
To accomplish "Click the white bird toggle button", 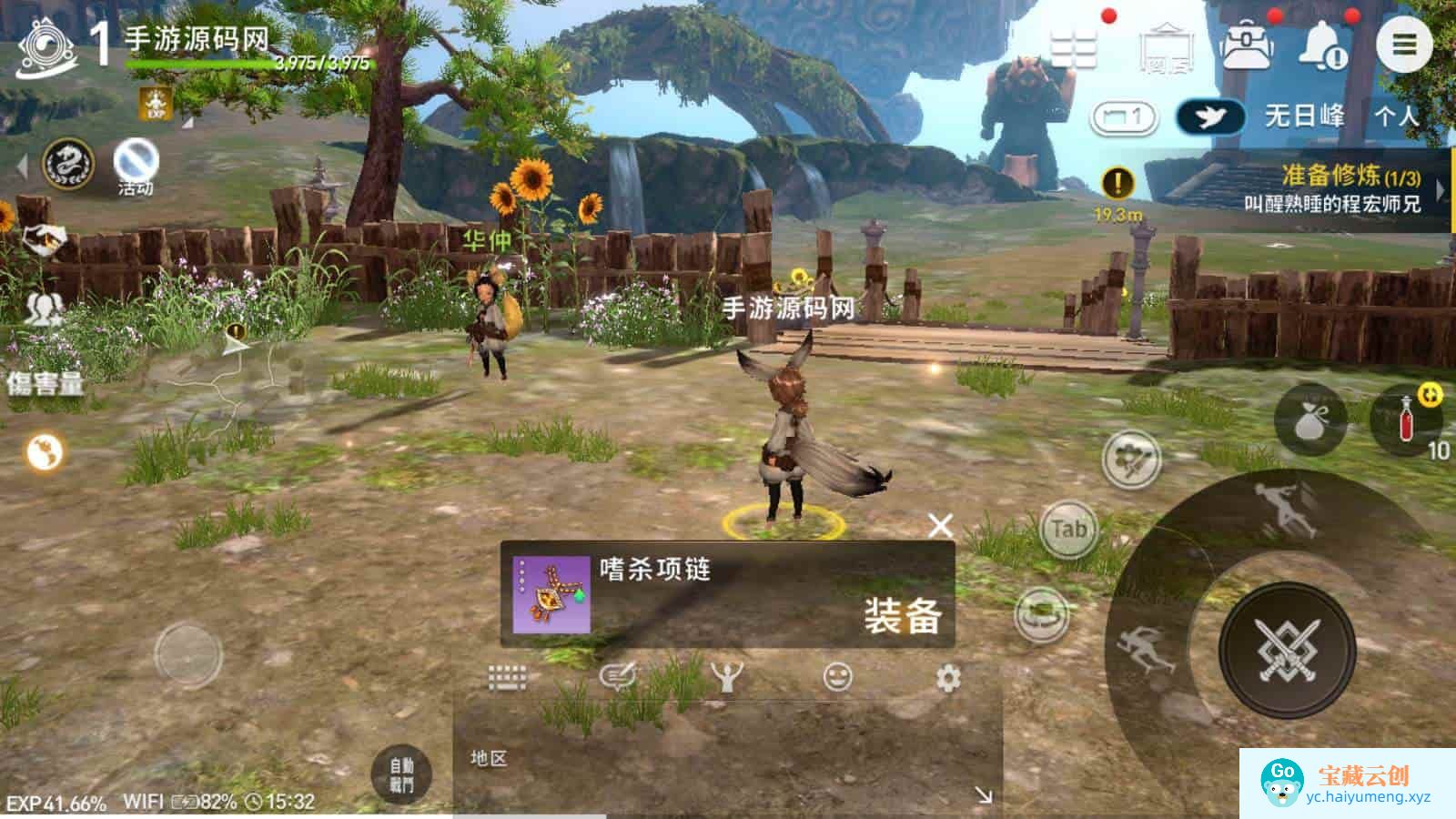I will 1210,116.
